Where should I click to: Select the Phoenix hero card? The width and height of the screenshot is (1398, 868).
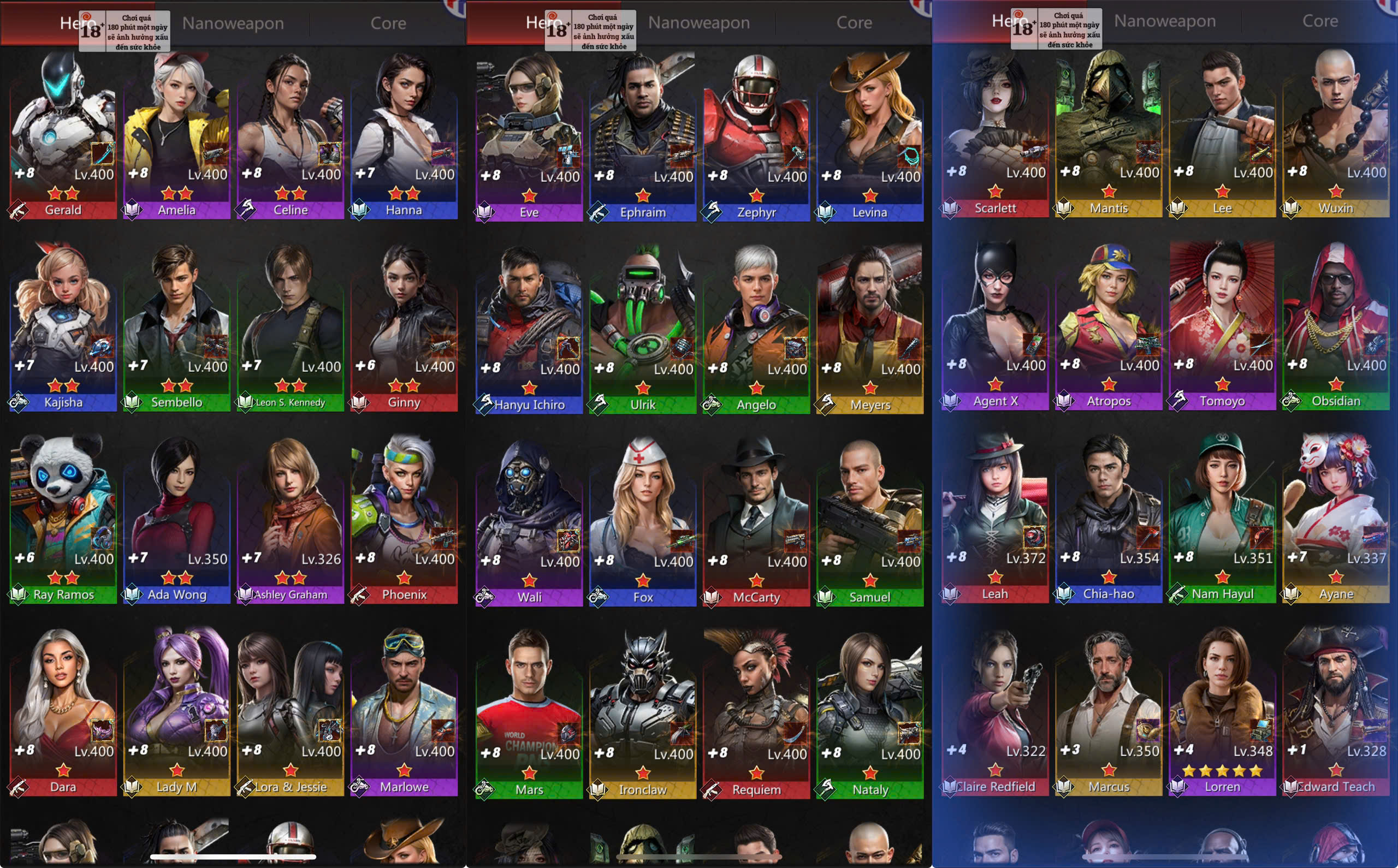[x=404, y=520]
